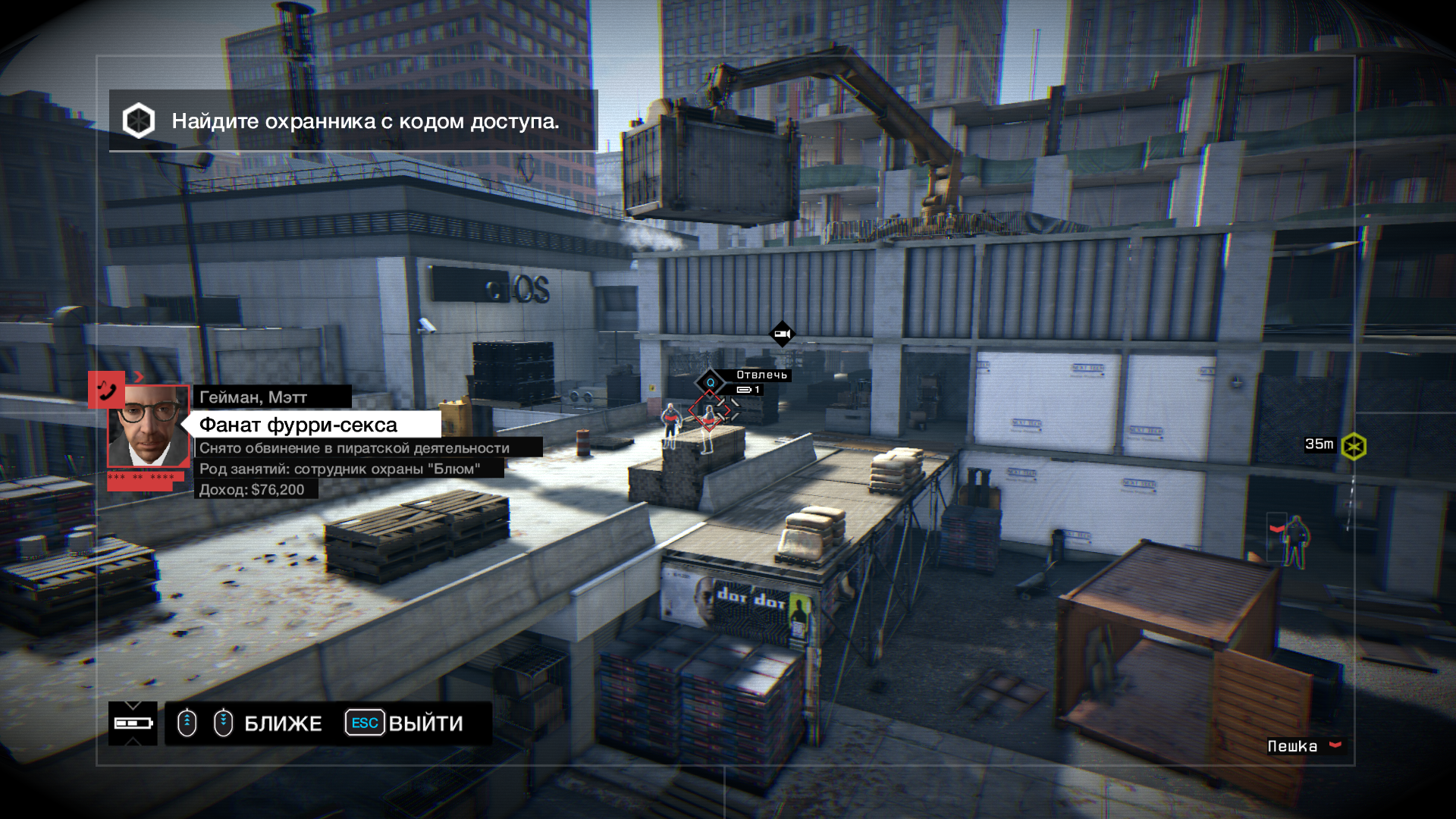The height and width of the screenshot is (819, 1456).
Task: Select the security camera diamond marker
Action: (782, 334)
